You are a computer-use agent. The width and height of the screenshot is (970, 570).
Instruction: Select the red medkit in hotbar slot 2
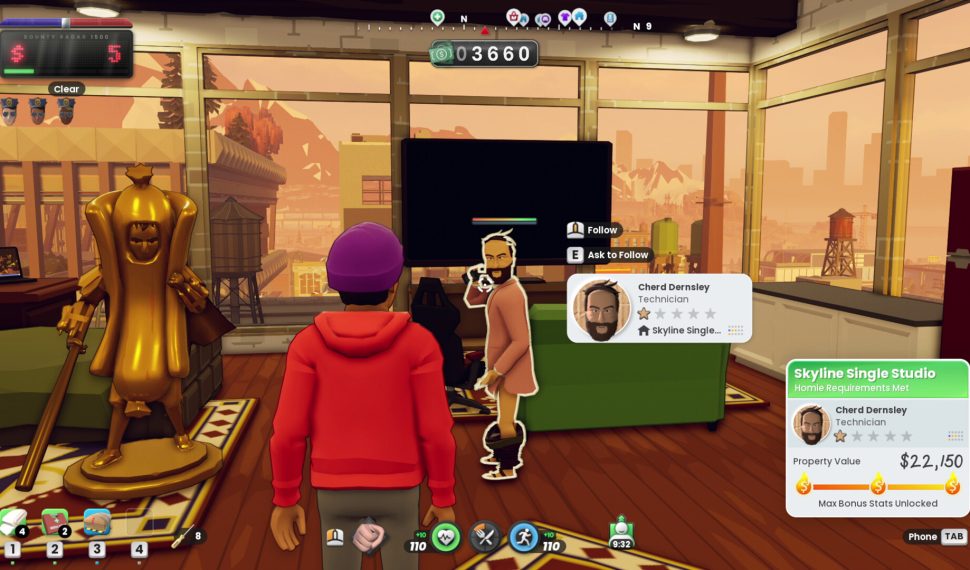[54, 521]
